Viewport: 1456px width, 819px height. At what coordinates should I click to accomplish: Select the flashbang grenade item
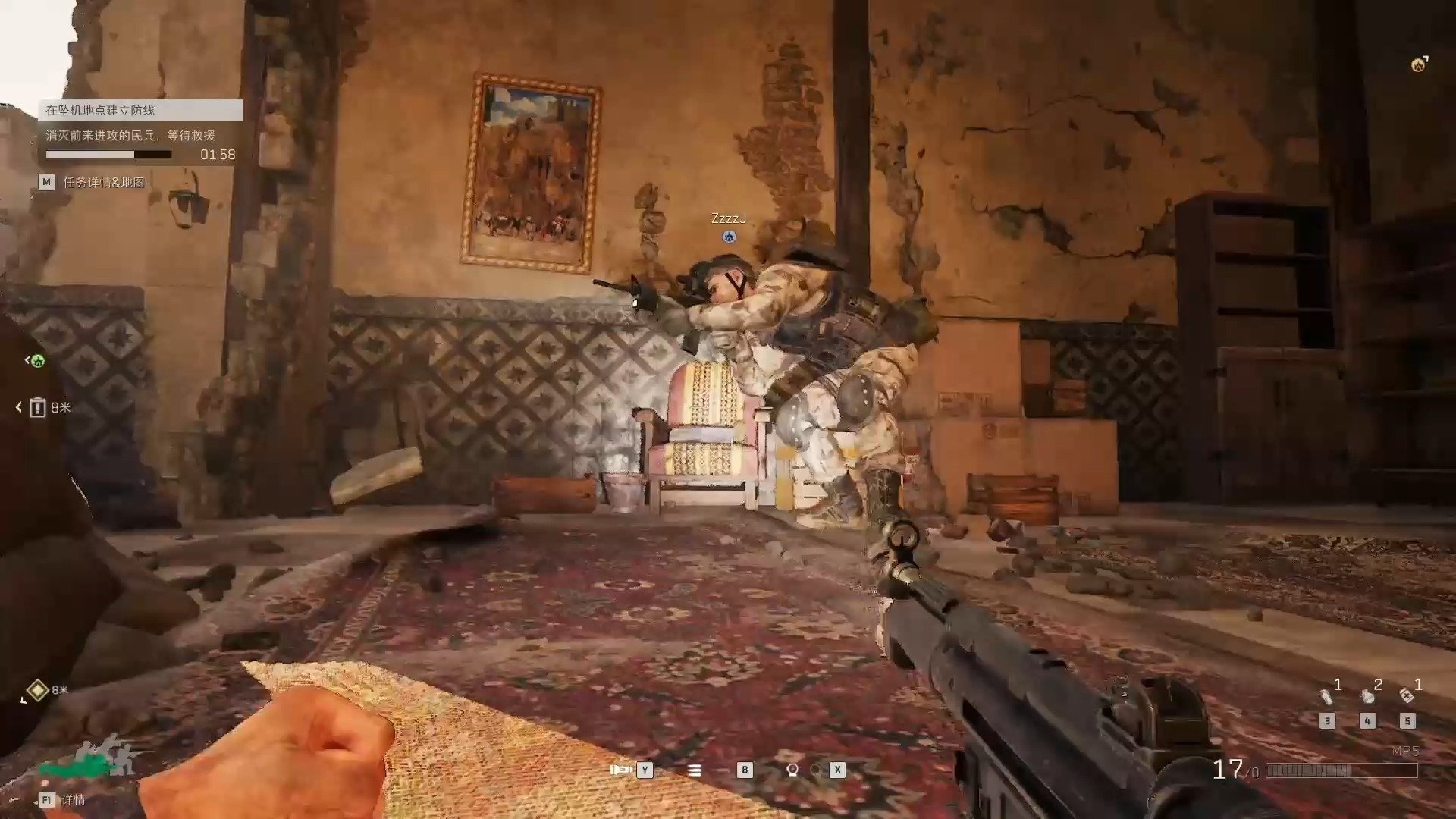tap(1327, 695)
